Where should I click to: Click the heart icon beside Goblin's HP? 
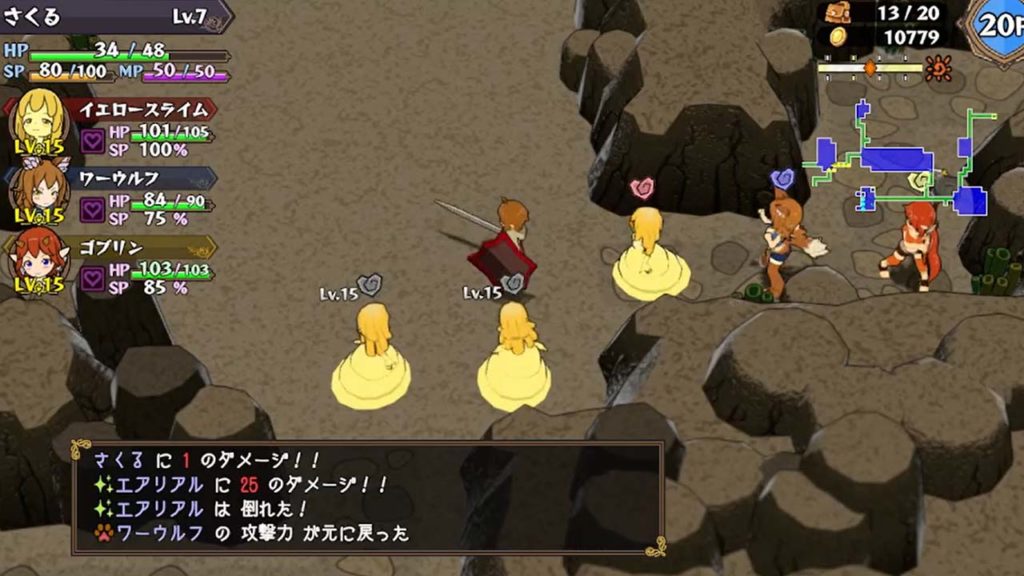(93, 279)
